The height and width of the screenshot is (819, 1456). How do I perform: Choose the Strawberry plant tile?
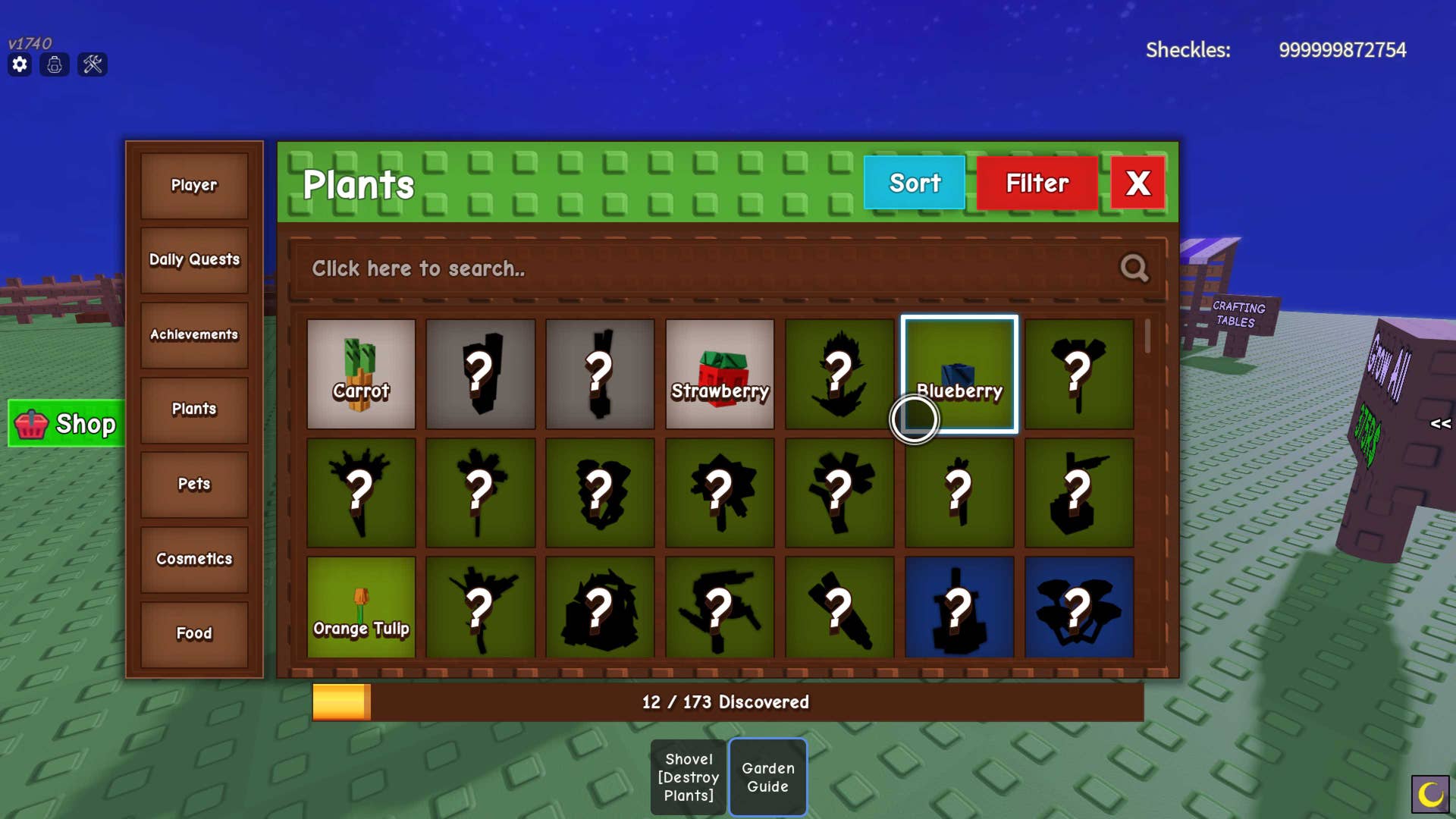pyautogui.click(x=720, y=374)
